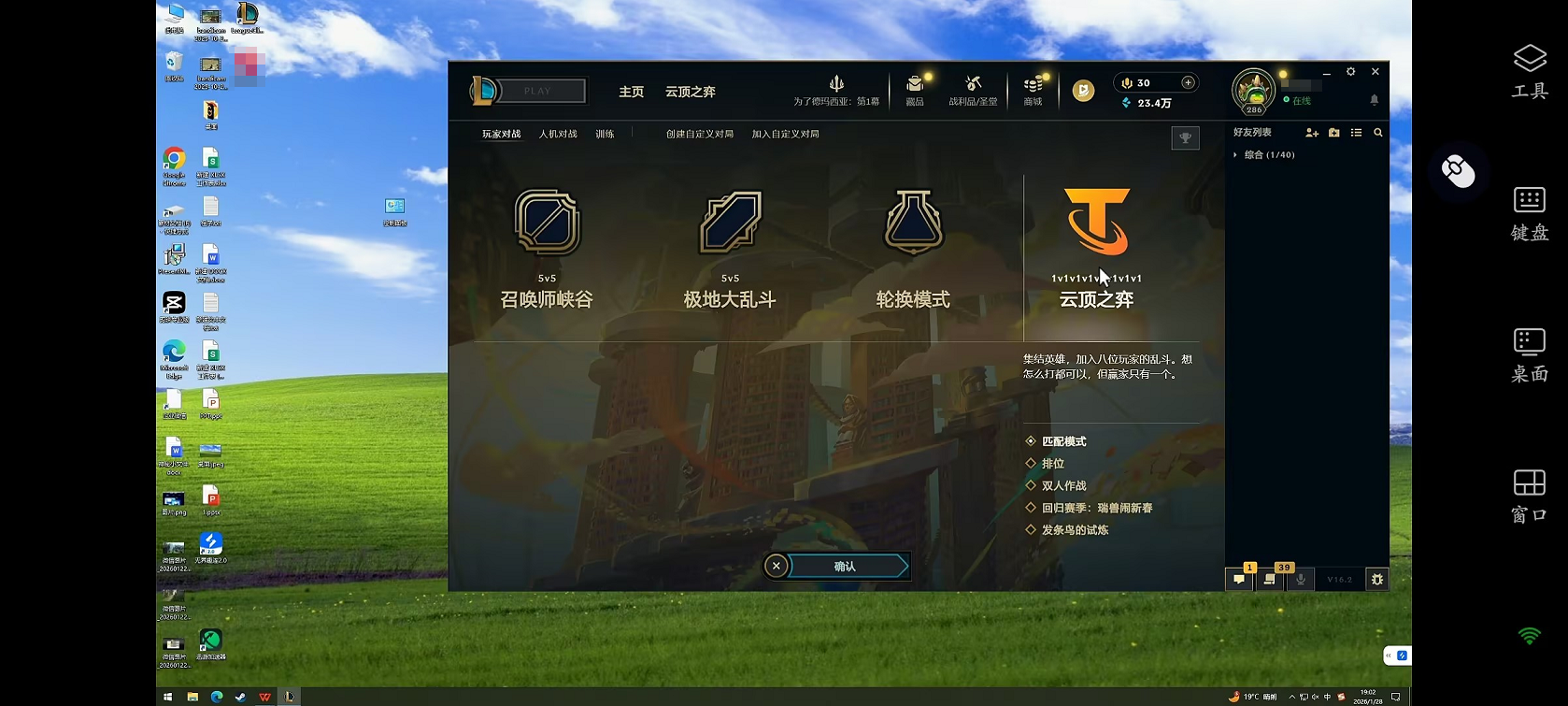Click the bug report icon near version V16.2

click(x=1376, y=580)
